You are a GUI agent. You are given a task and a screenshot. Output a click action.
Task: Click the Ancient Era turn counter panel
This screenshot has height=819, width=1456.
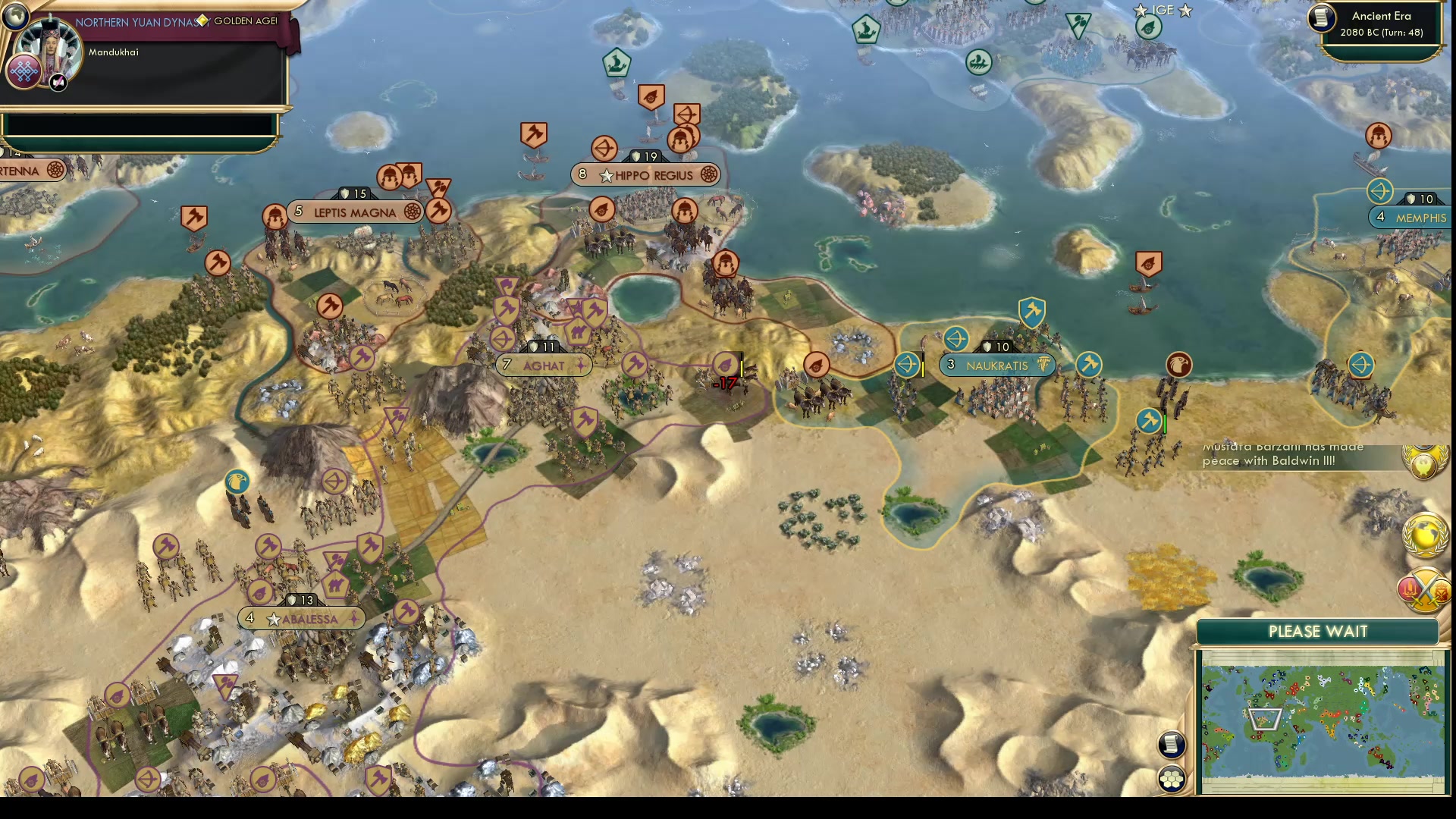tap(1382, 25)
